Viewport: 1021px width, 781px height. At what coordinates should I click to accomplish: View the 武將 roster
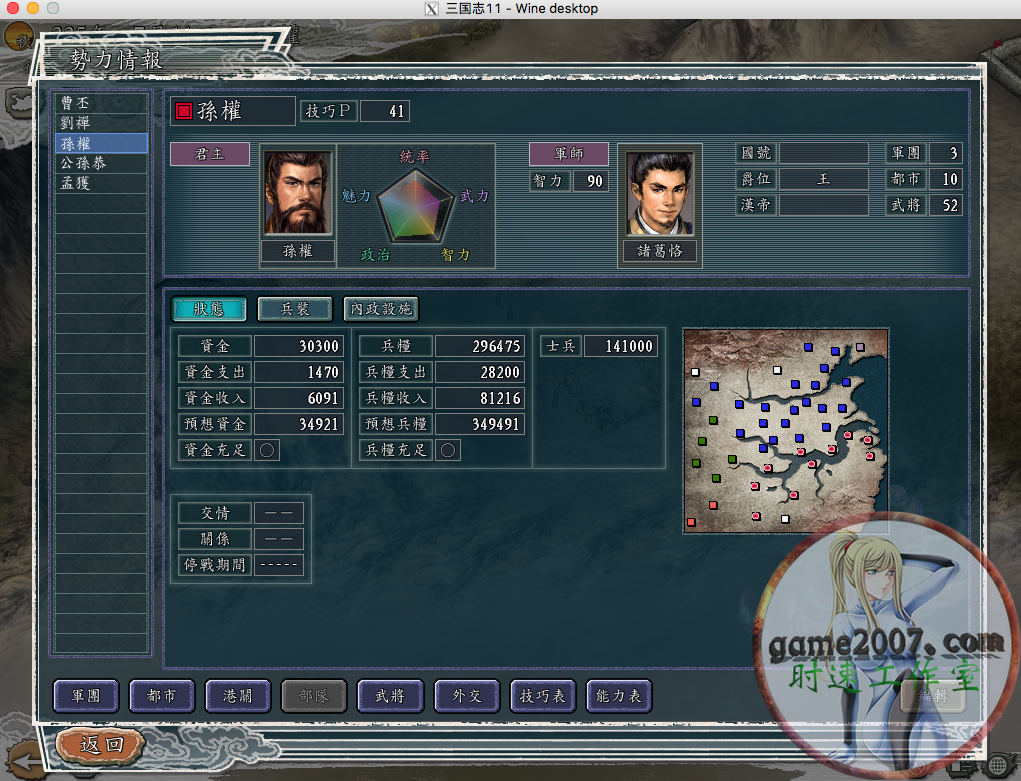[390, 696]
